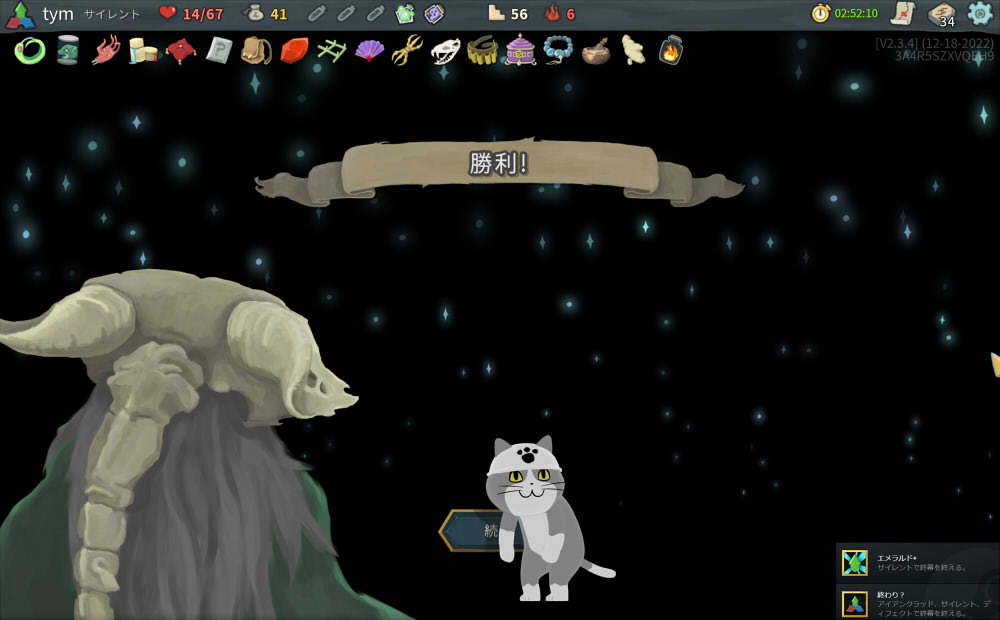The image size is (1000, 620).
Task: Open the settings gear menu
Action: [980, 13]
